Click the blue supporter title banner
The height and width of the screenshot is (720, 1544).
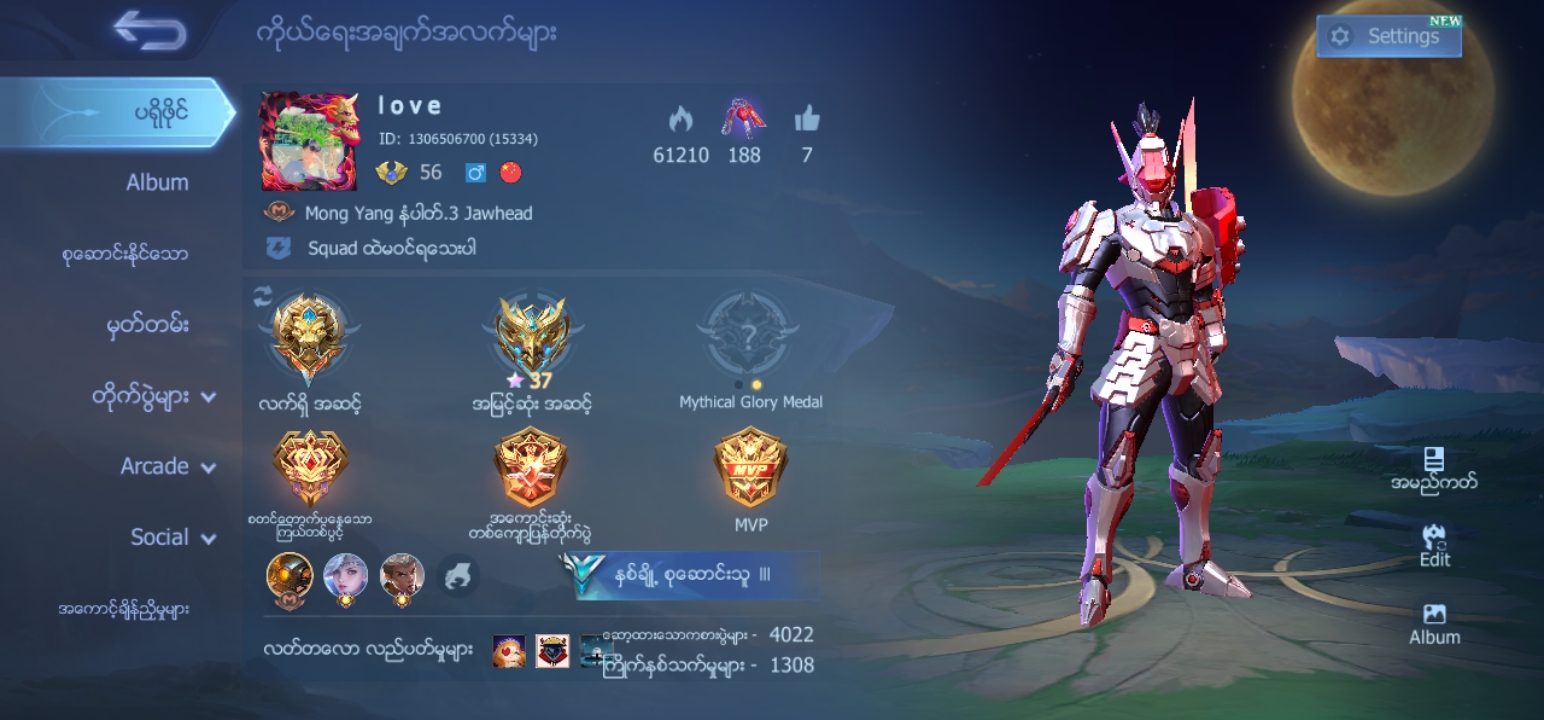click(692, 575)
